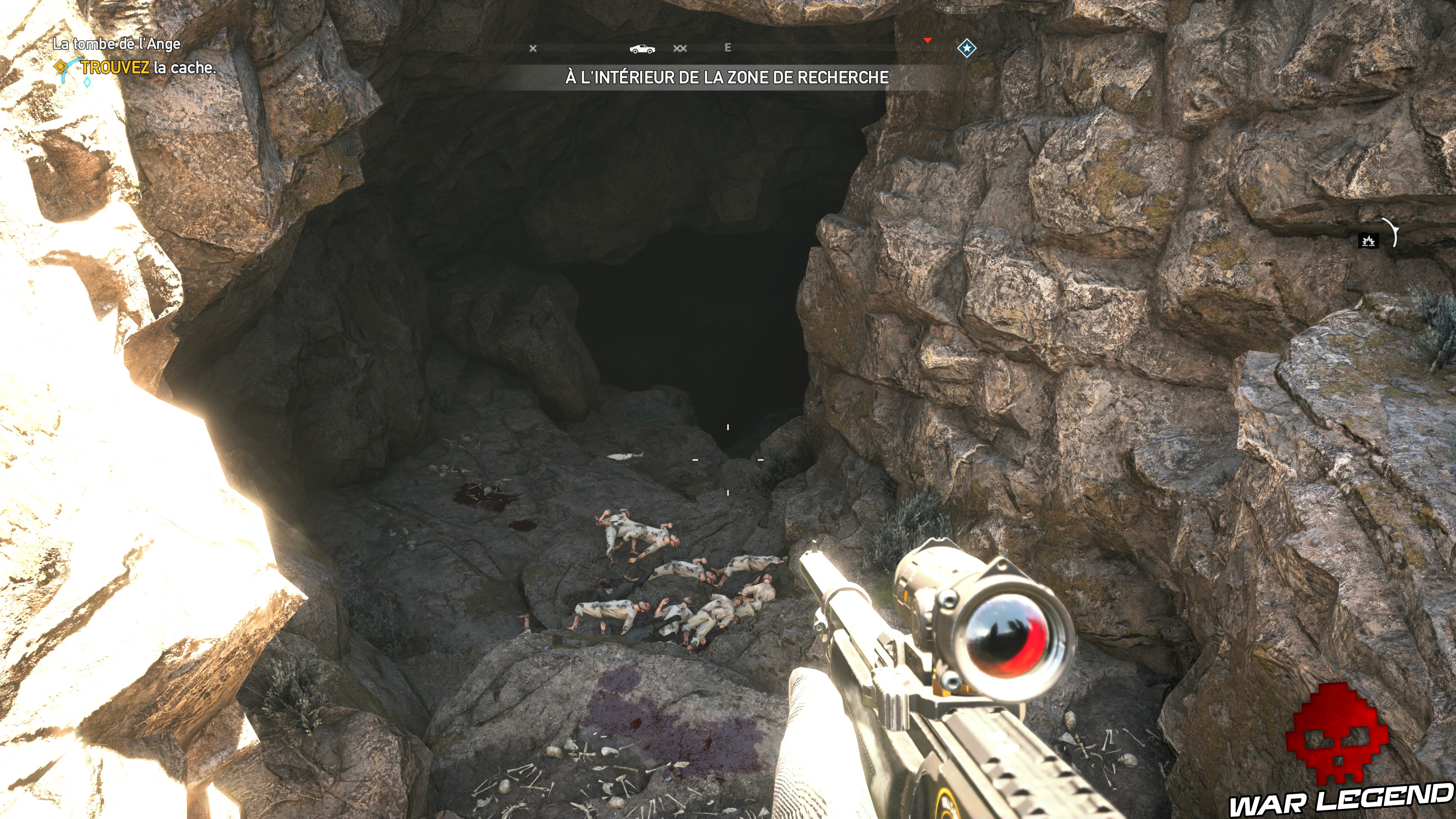Click the white boomerang-shaped throwable indicator

click(1395, 233)
